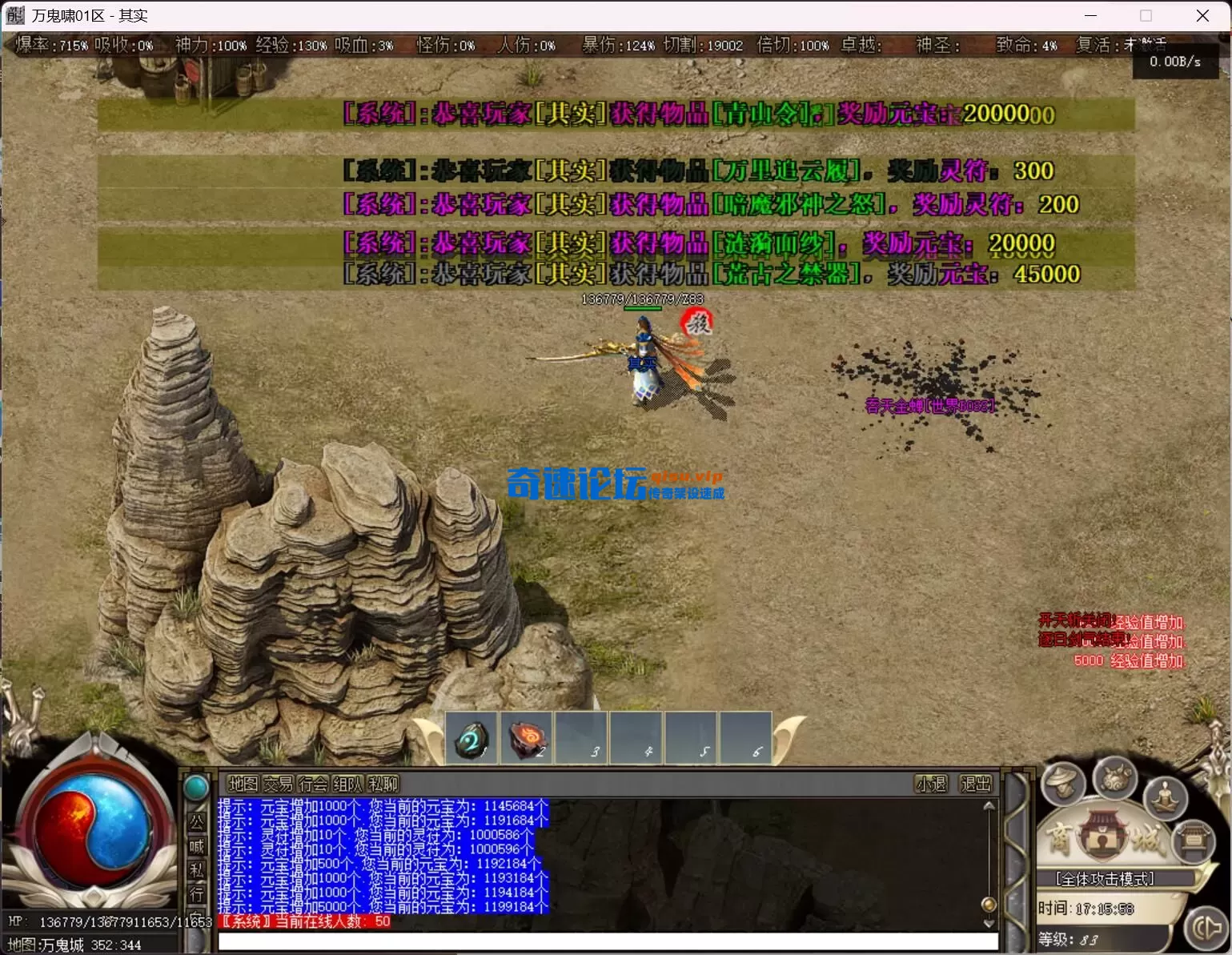Change the 全体攻击模式 attack mode
1232x955 pixels.
pyautogui.click(x=1105, y=879)
